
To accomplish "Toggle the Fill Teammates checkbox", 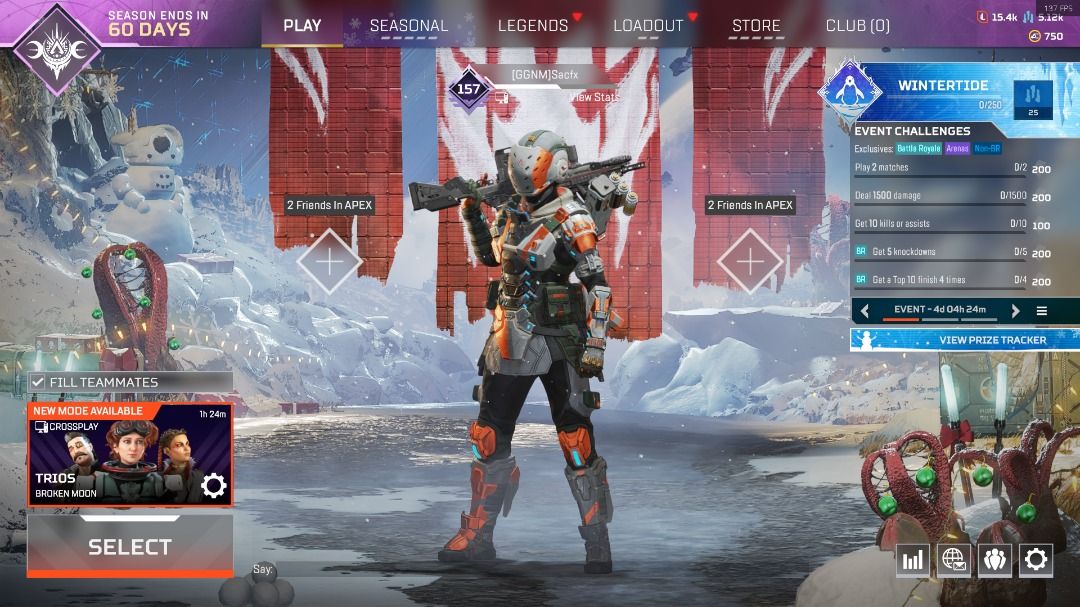I will tap(38, 382).
